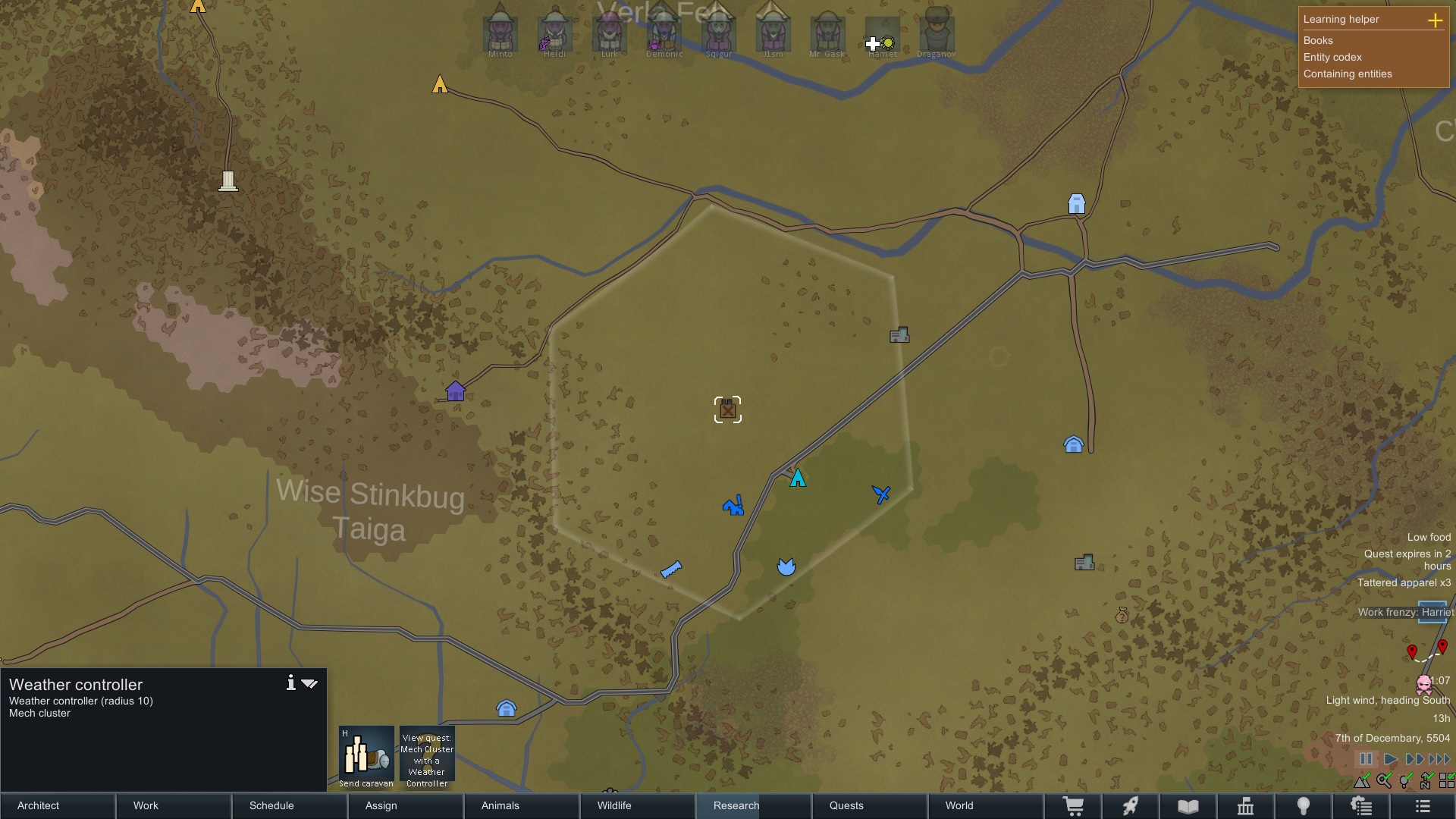Click the Send caravan button
This screenshot has height=819, width=1456.
point(366,757)
